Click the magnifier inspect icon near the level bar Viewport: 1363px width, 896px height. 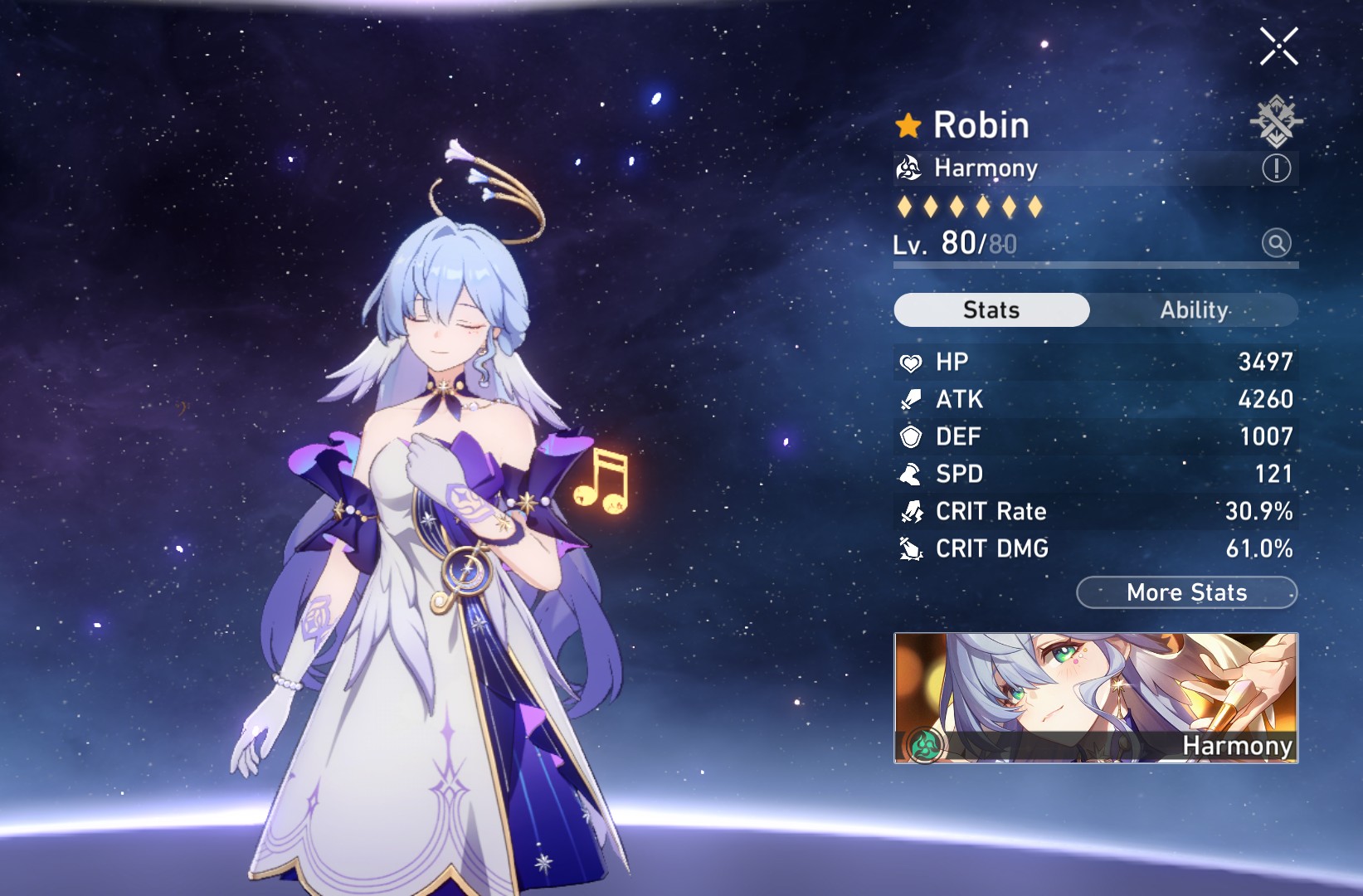click(1276, 244)
